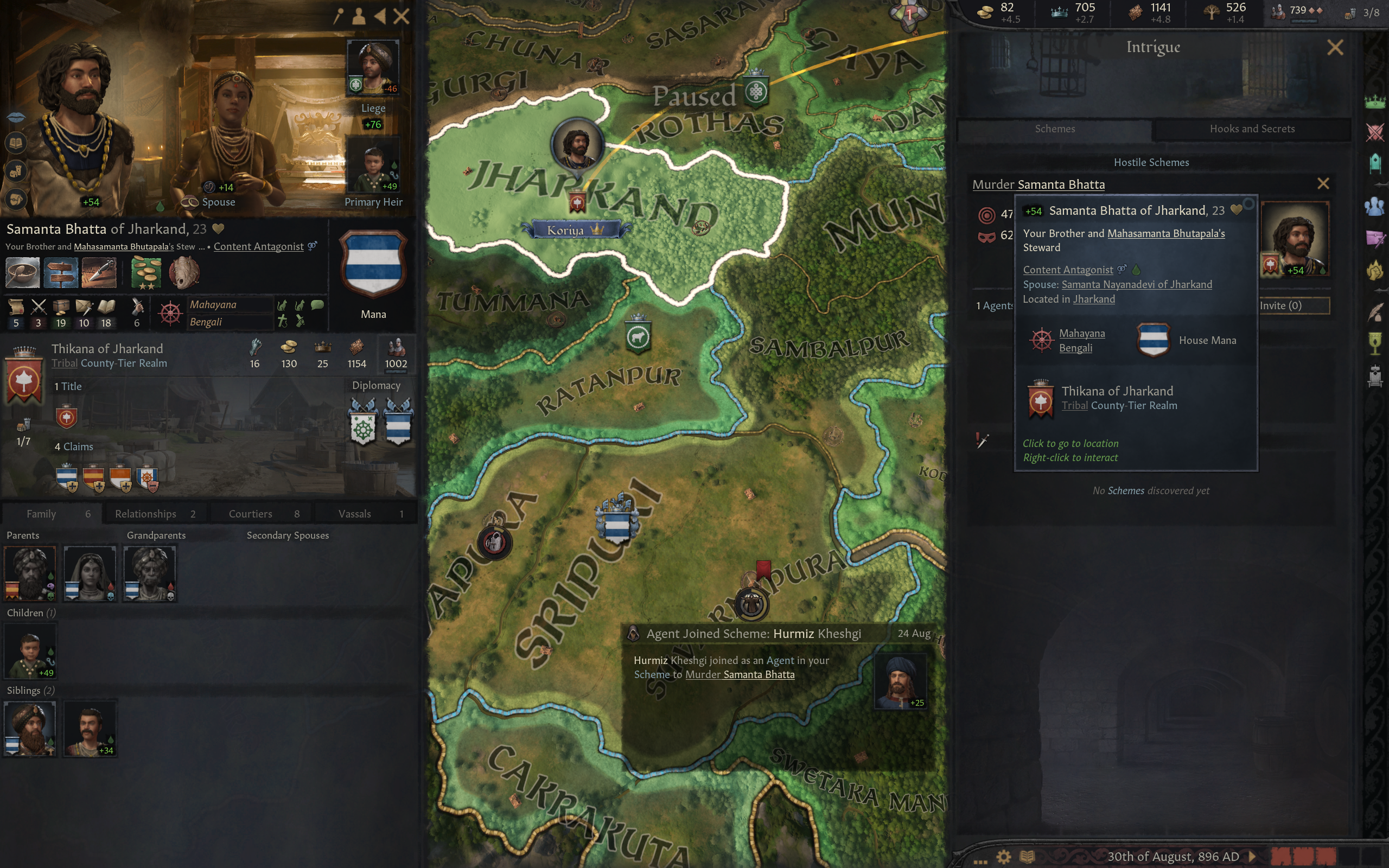Click the Hurmiz Kheshgi notification portrait
The height and width of the screenshot is (868, 1389).
[900, 682]
